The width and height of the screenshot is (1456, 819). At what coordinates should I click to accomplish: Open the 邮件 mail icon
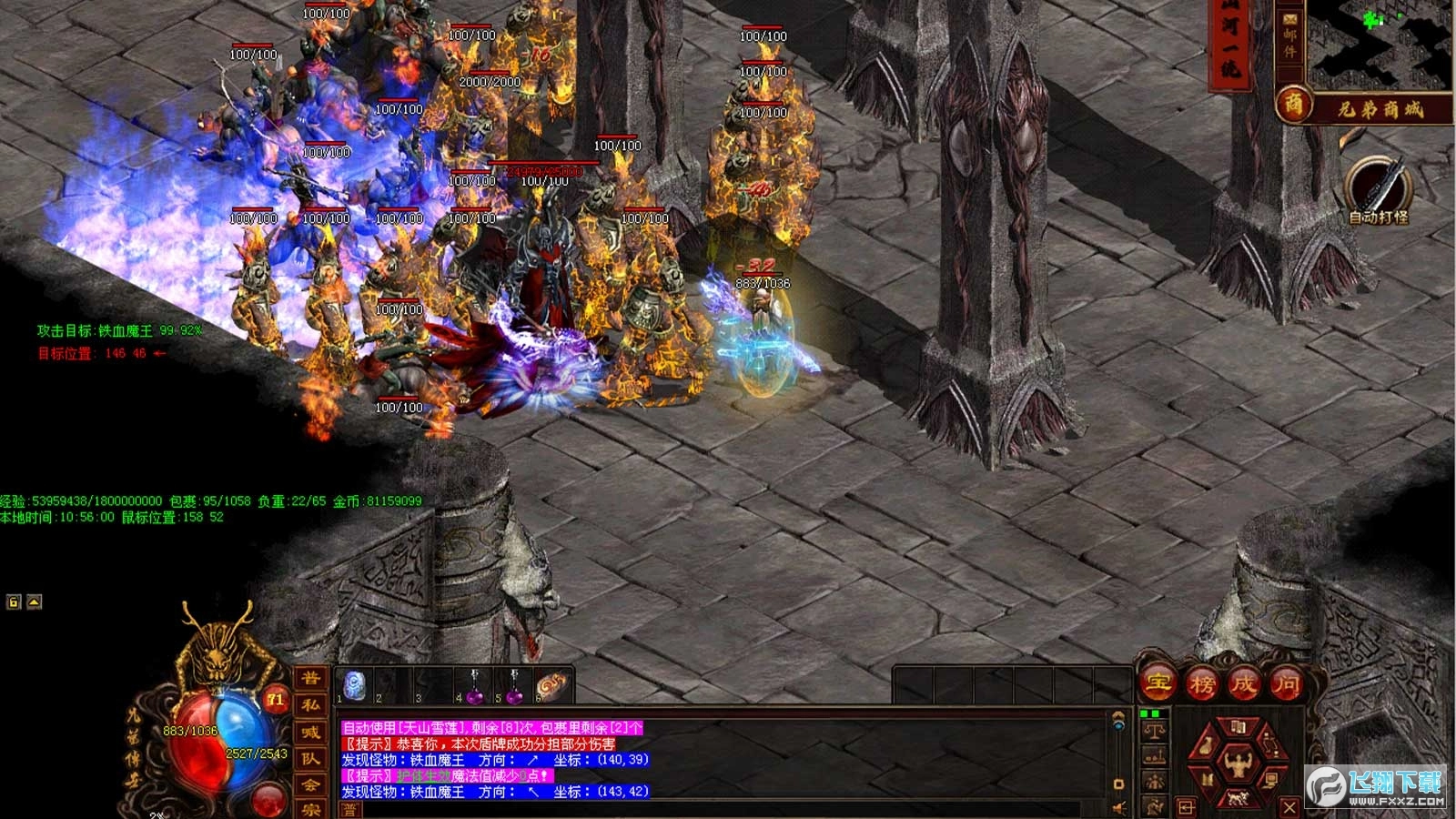coord(1290,35)
